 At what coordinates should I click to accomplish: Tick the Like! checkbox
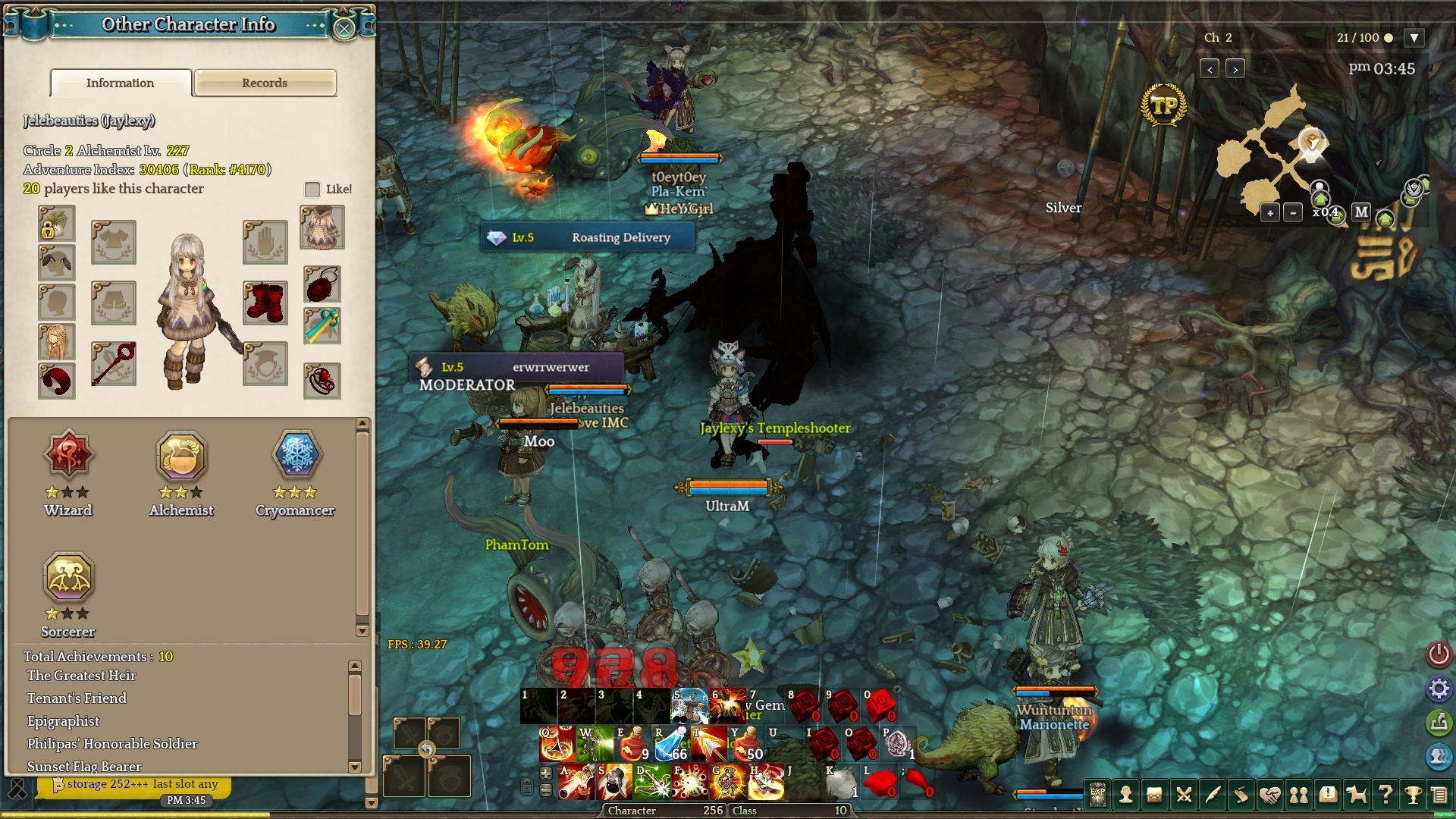(312, 189)
